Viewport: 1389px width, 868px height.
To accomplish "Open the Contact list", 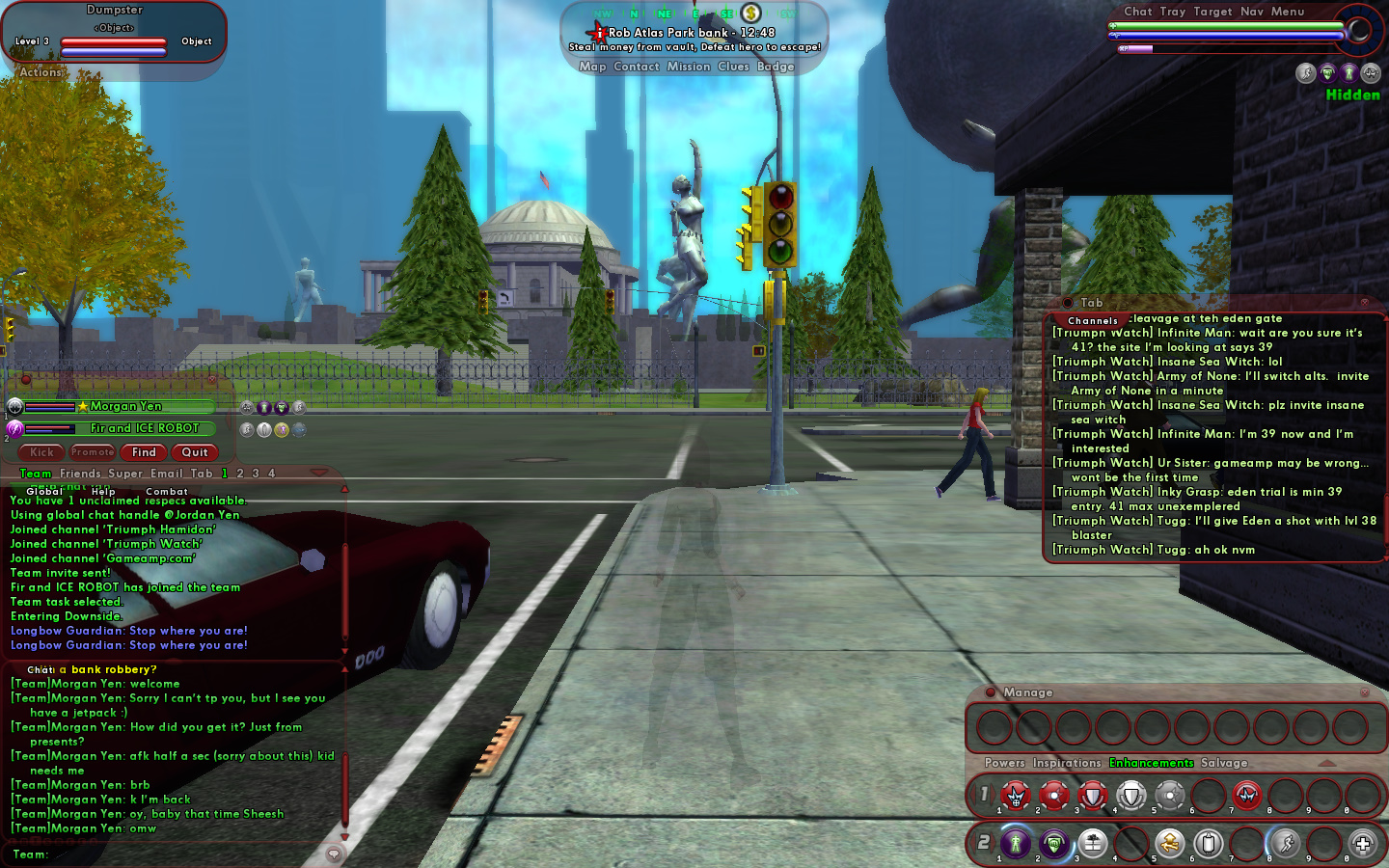I will 636,67.
